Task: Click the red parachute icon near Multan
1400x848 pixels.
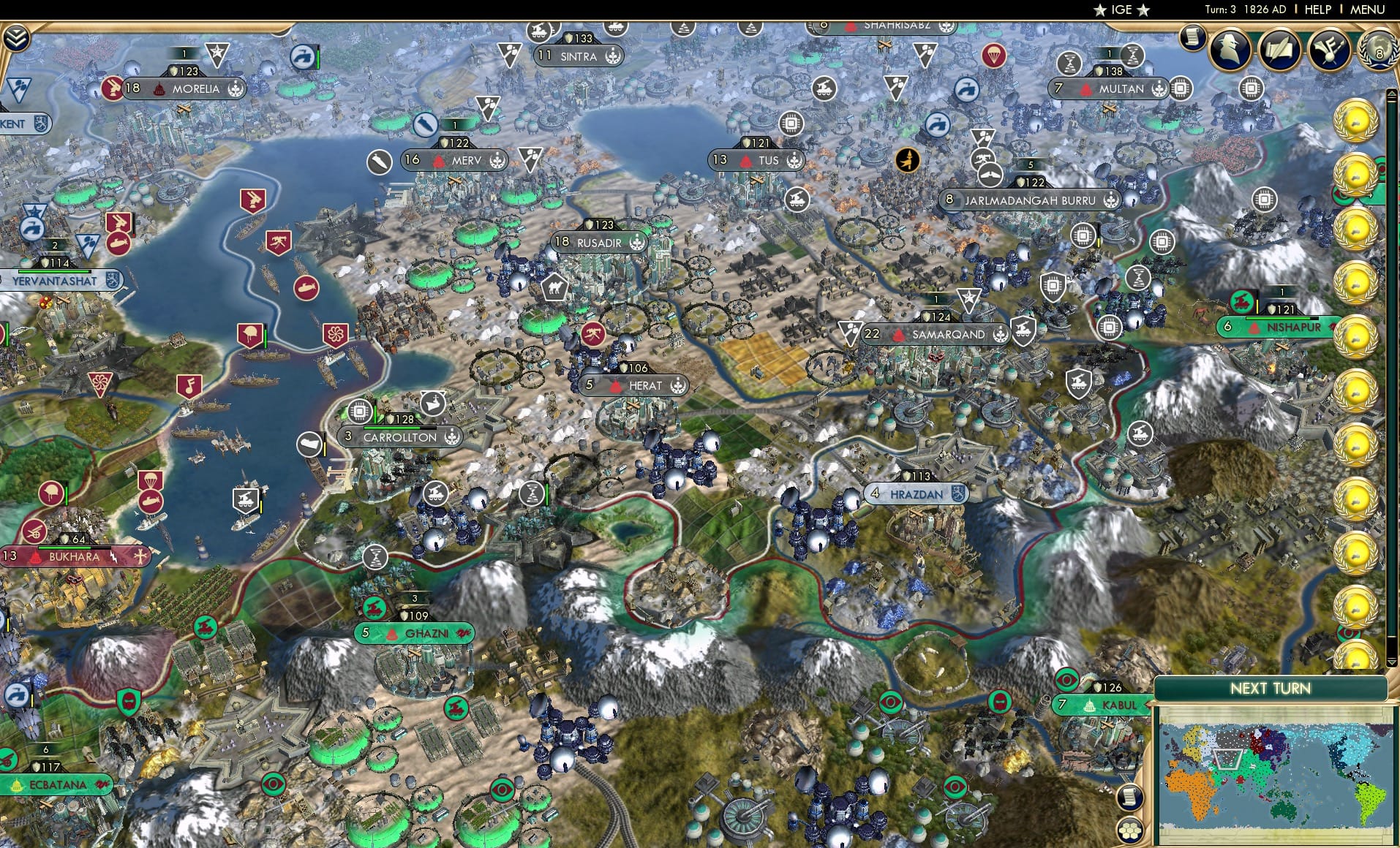Action: click(994, 56)
